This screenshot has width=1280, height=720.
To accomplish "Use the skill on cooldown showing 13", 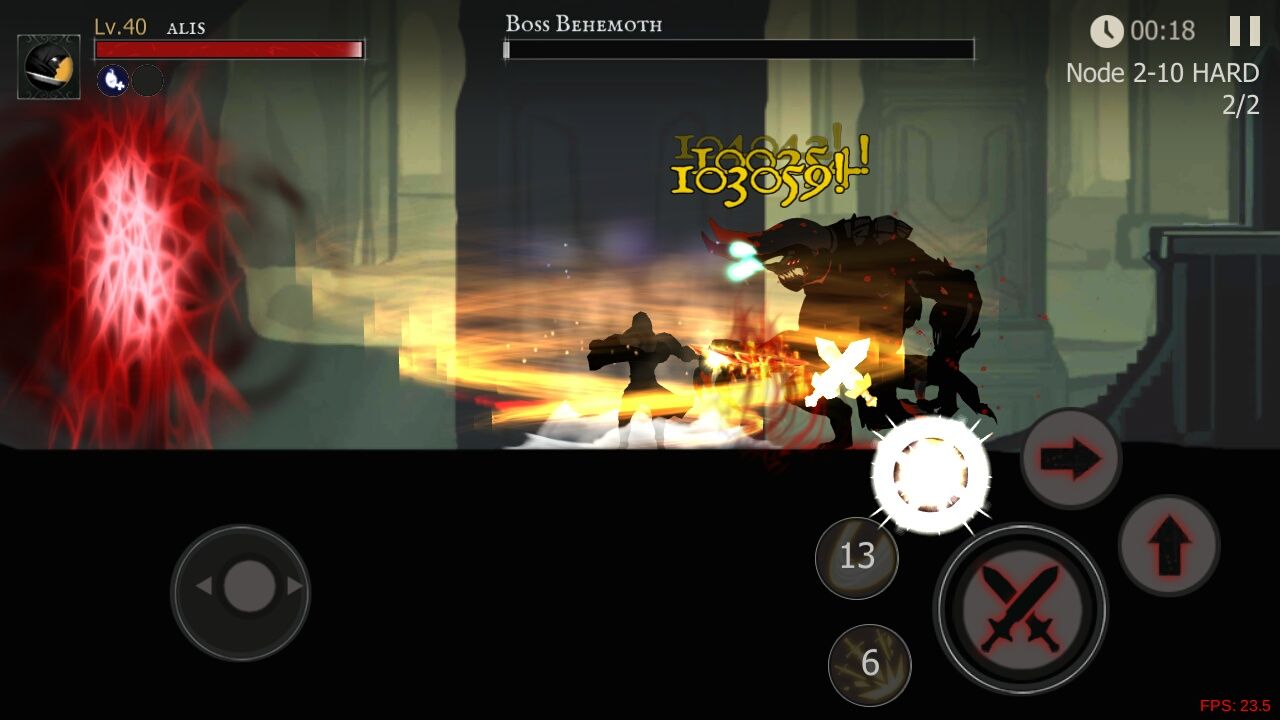I will [857, 558].
